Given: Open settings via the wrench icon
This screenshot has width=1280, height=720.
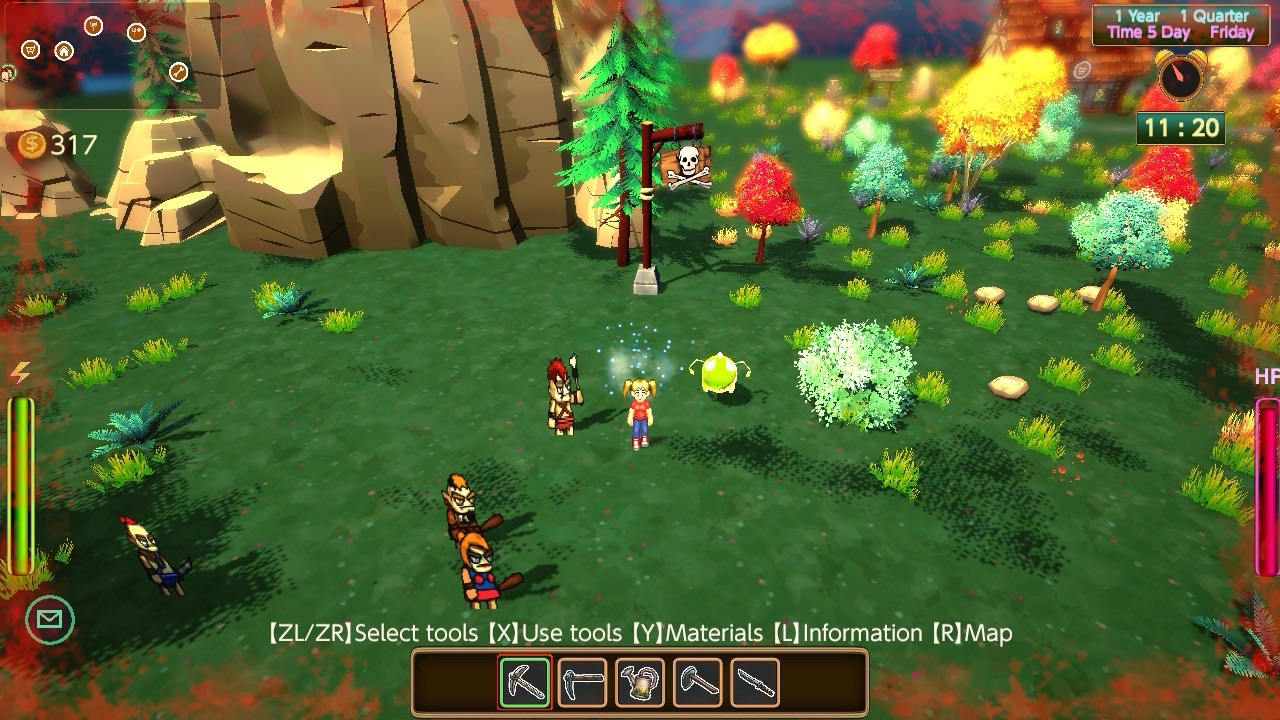Looking at the screenshot, I should (178, 71).
